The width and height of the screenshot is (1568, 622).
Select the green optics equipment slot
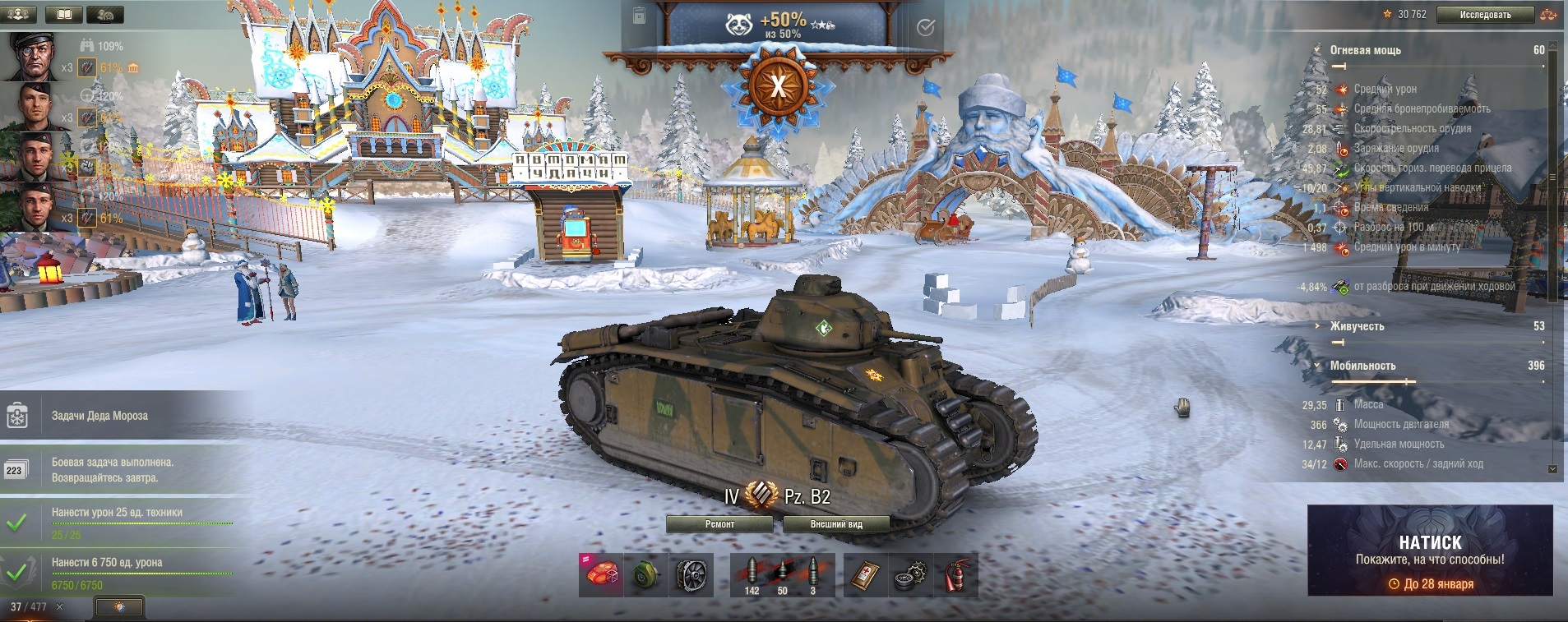click(x=646, y=574)
